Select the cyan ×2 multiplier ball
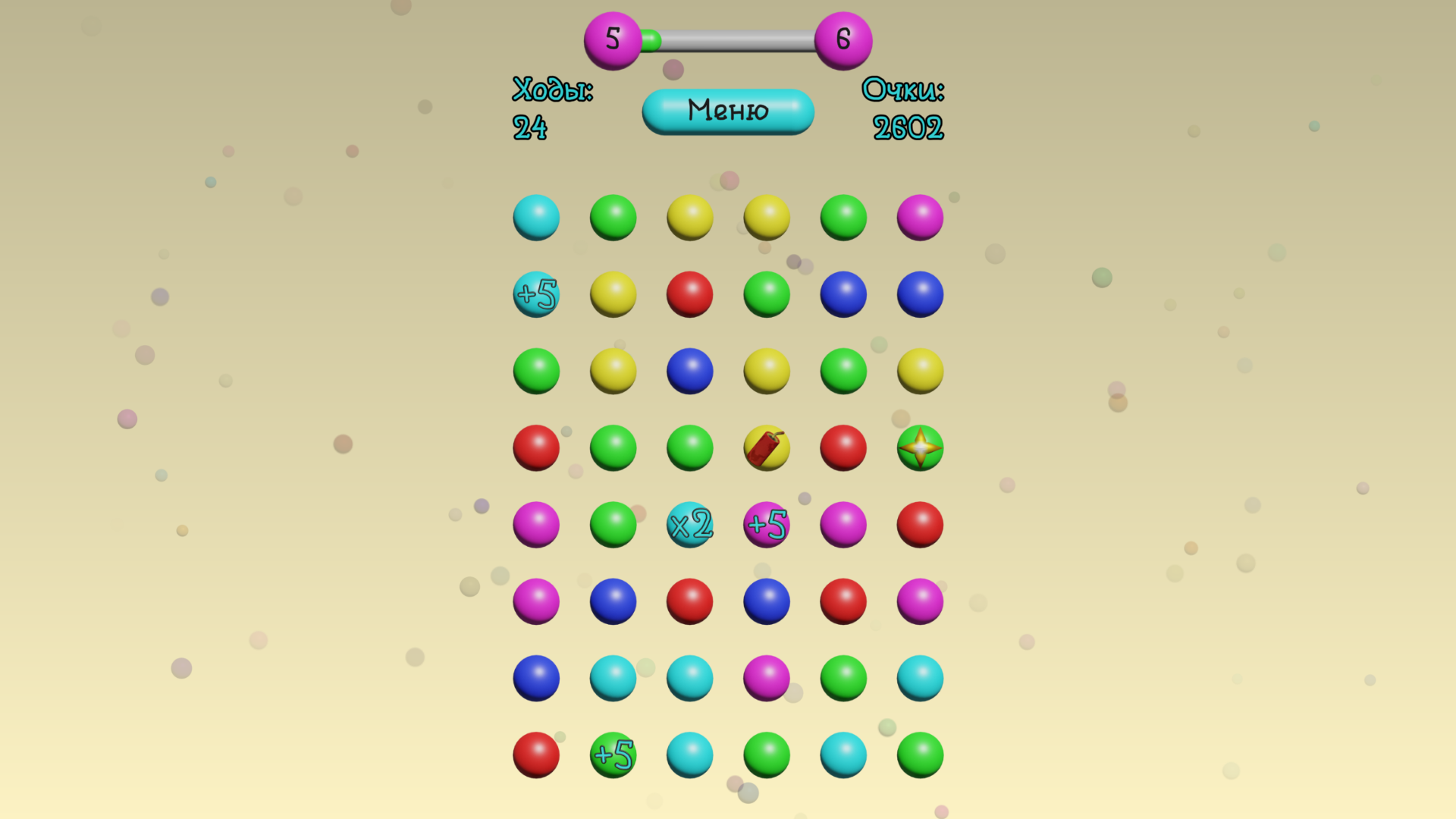 689,524
